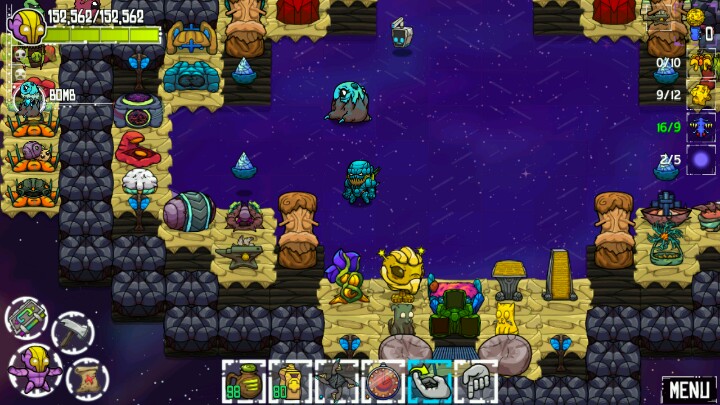Select the blue winged creature tracker slot
The height and width of the screenshot is (405, 720).
(701, 127)
